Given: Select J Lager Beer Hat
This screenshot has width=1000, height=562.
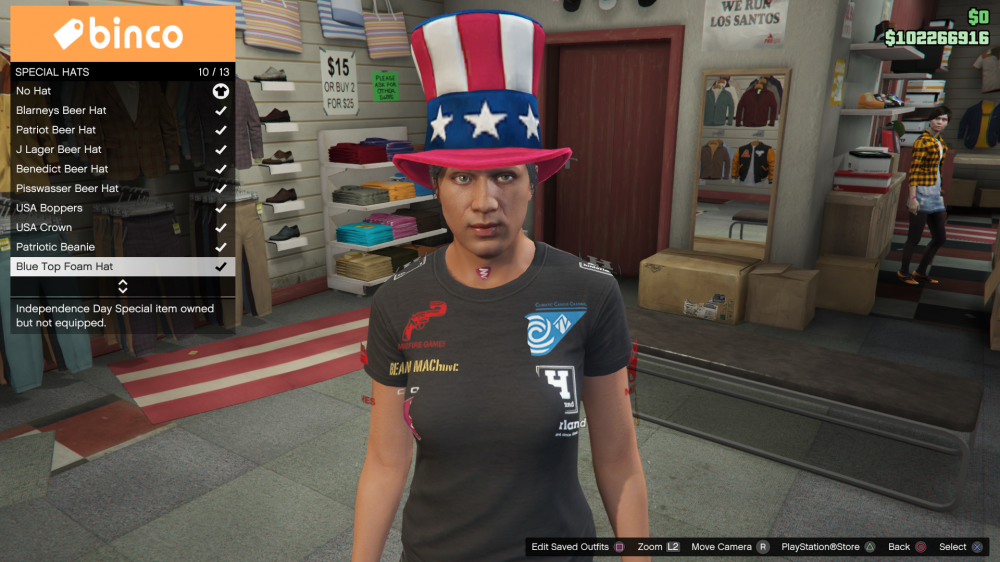Looking at the screenshot, I should (122, 149).
